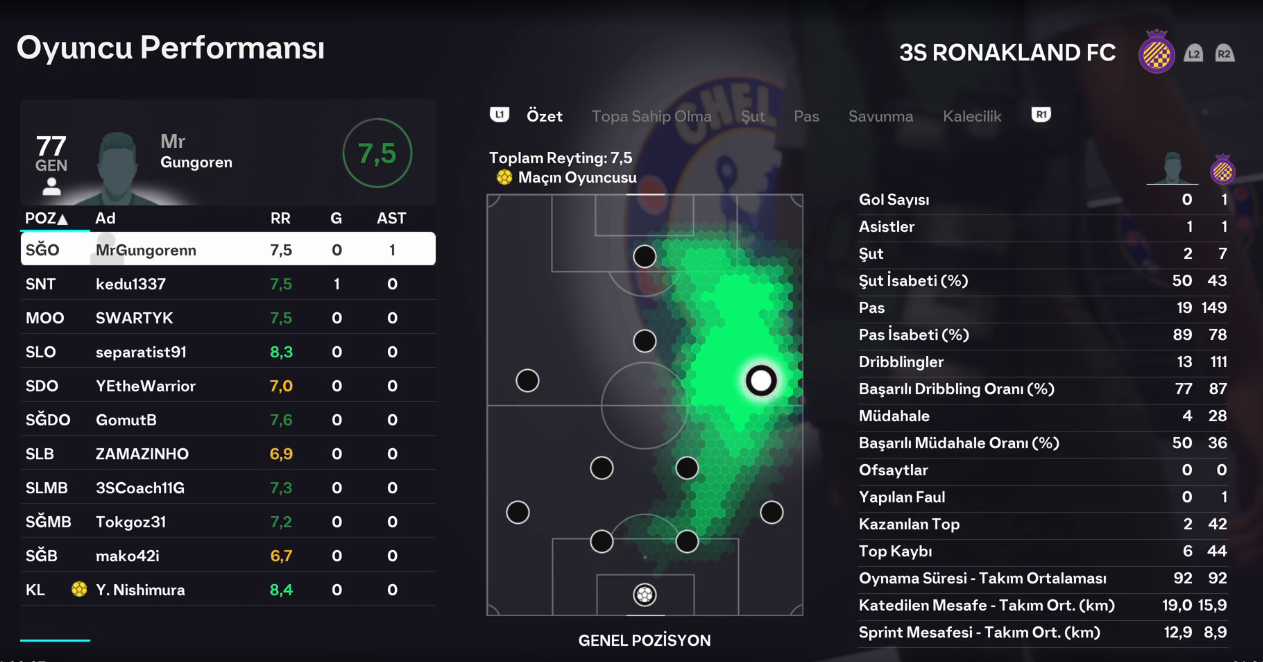The width and height of the screenshot is (1263, 662).
Task: Select Tokgoz31's performance row
Action: click(x=228, y=522)
